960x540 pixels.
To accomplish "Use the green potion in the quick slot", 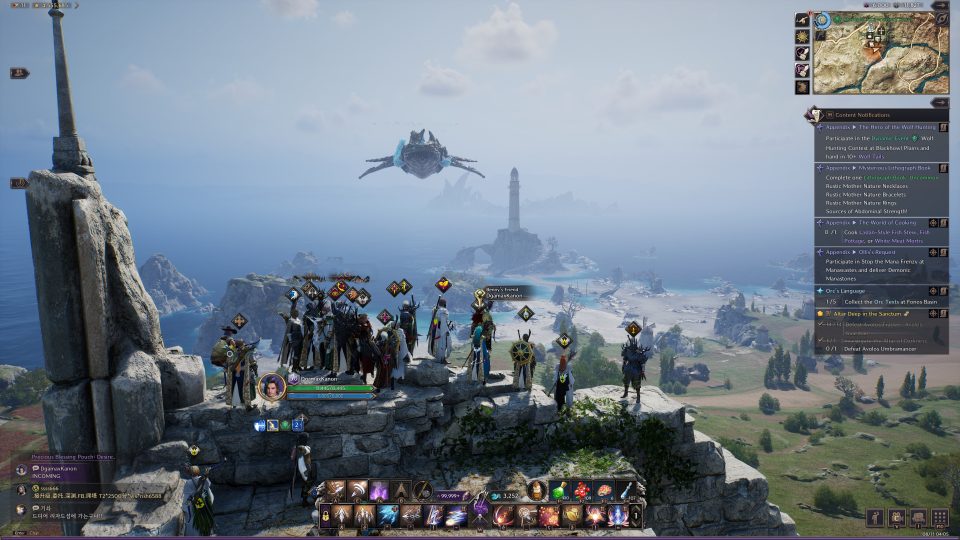I will 558,491.
